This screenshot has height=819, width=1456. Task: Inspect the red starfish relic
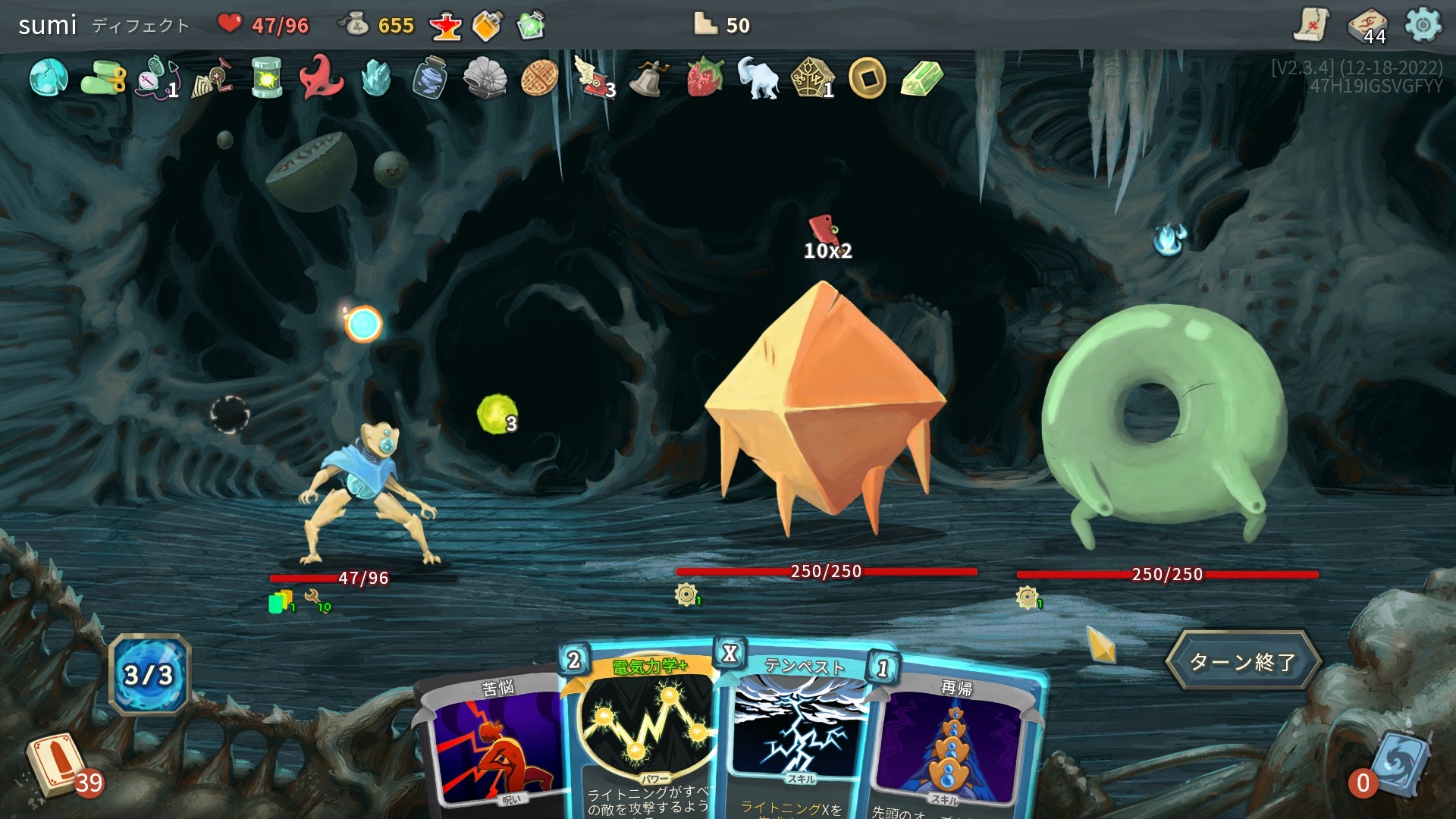(x=322, y=77)
